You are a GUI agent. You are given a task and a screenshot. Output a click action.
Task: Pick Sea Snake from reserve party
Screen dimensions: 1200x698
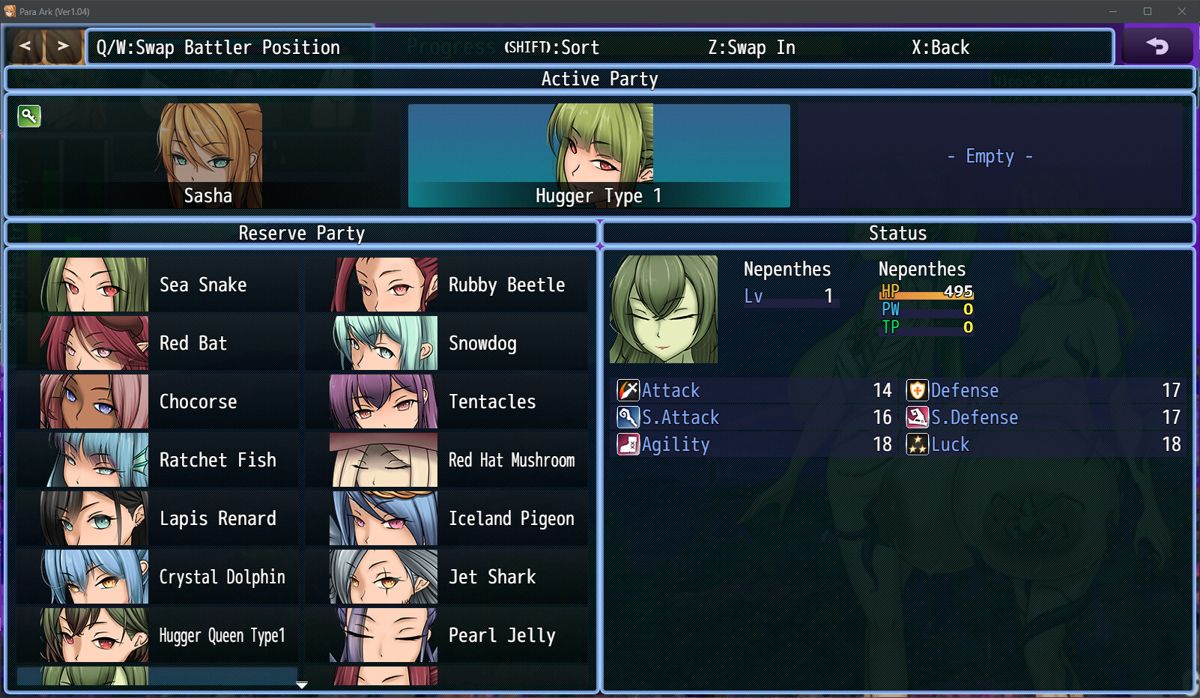[160, 285]
